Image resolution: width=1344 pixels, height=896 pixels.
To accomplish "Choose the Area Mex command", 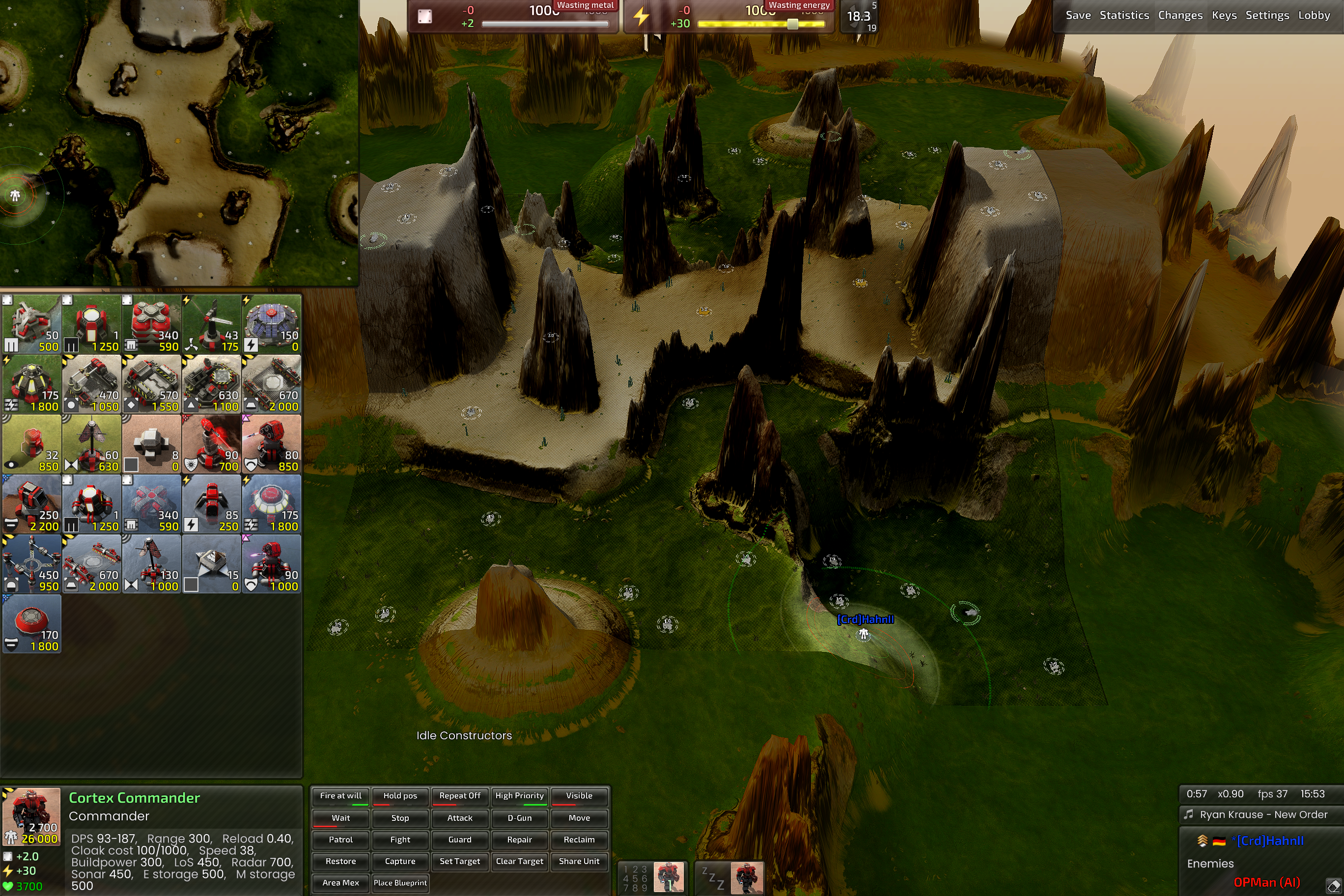I will click(x=340, y=883).
